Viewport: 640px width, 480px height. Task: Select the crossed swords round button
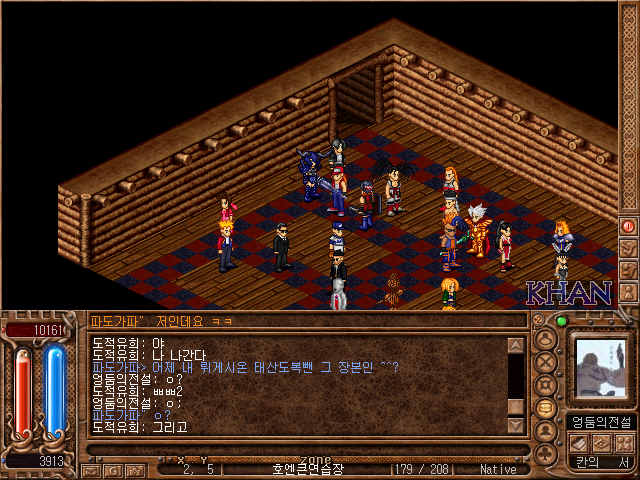pos(547,360)
